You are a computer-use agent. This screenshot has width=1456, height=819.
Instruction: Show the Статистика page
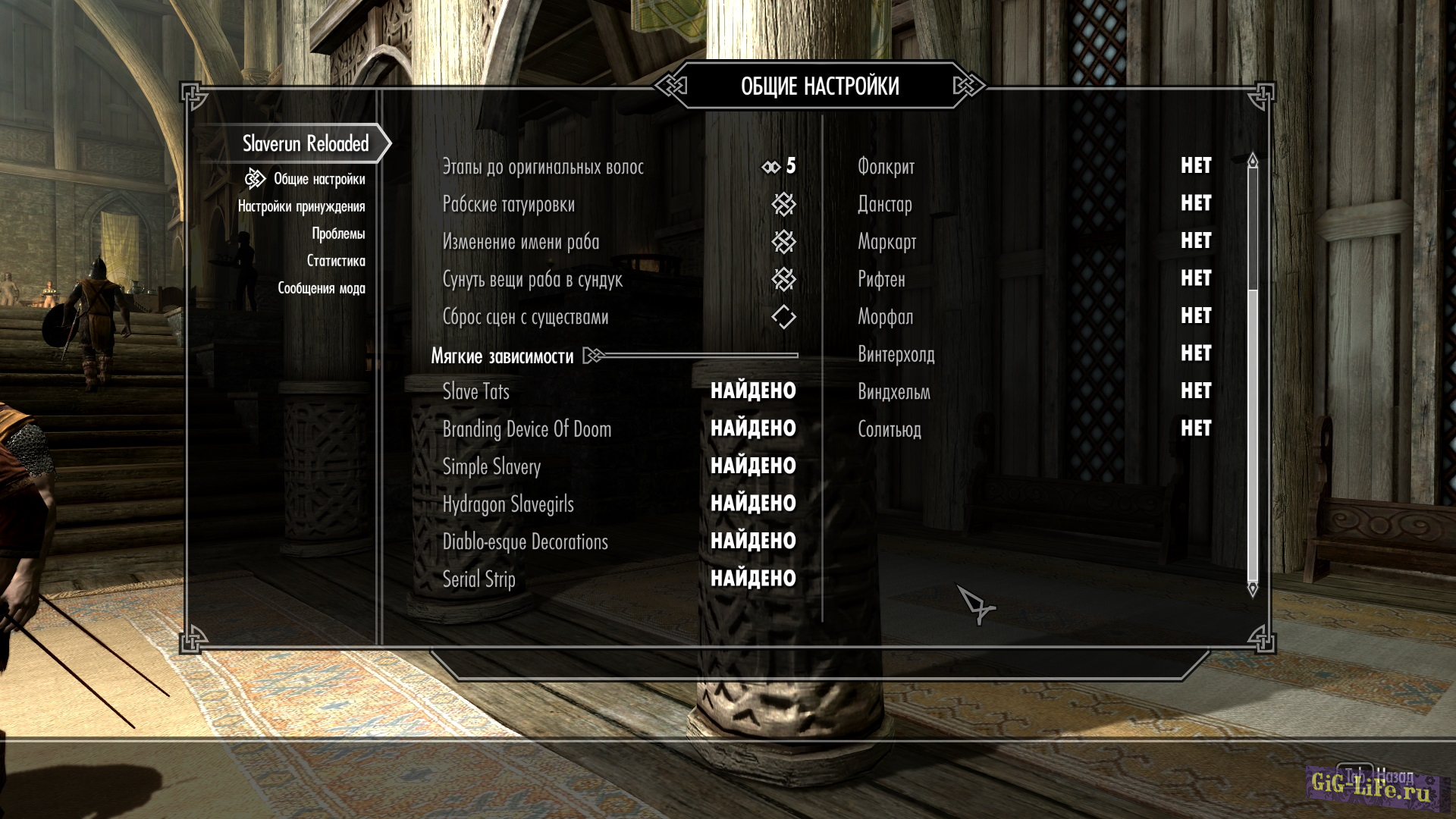tap(335, 261)
